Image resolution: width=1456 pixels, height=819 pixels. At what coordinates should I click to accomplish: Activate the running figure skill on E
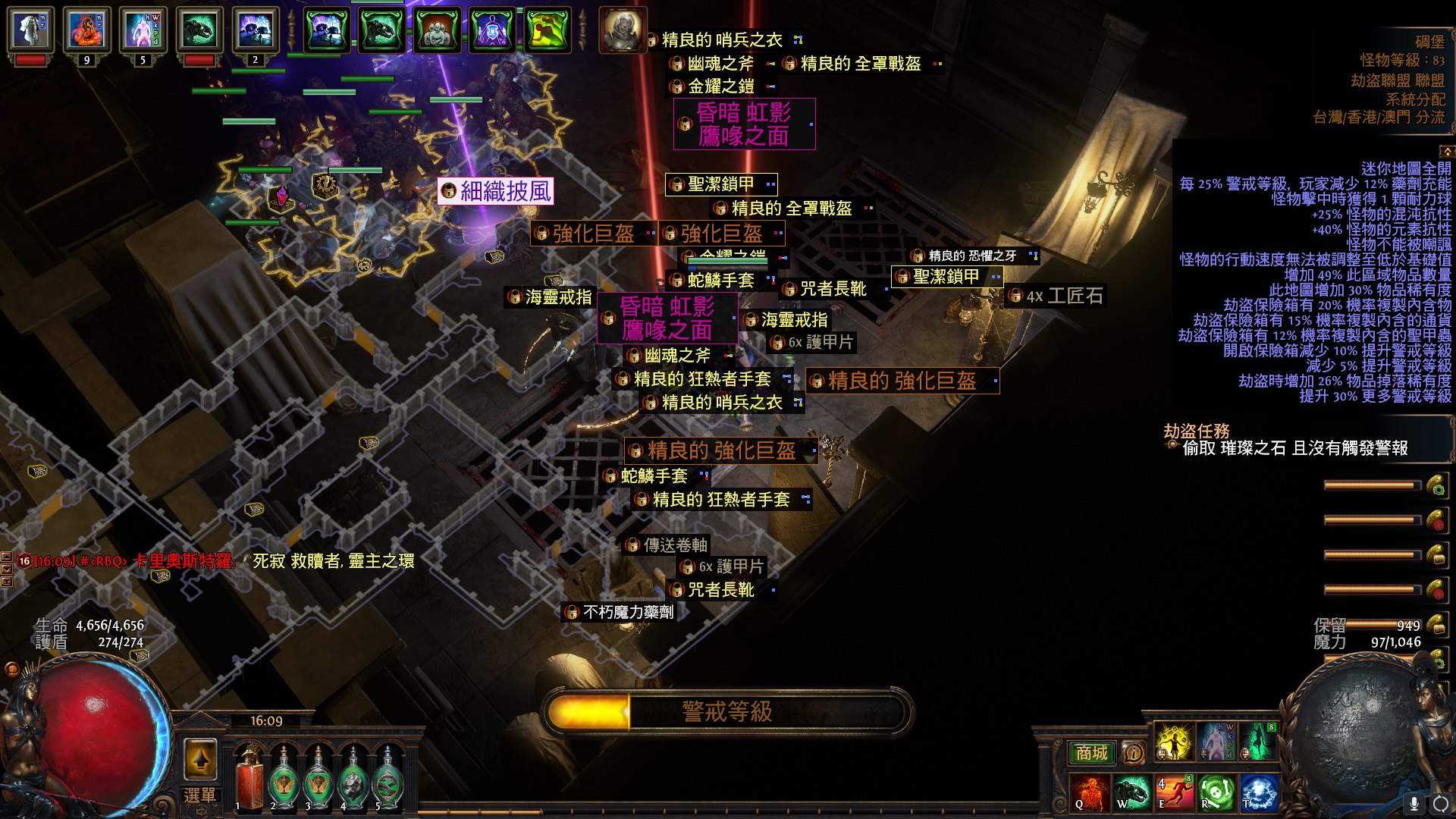1175,792
